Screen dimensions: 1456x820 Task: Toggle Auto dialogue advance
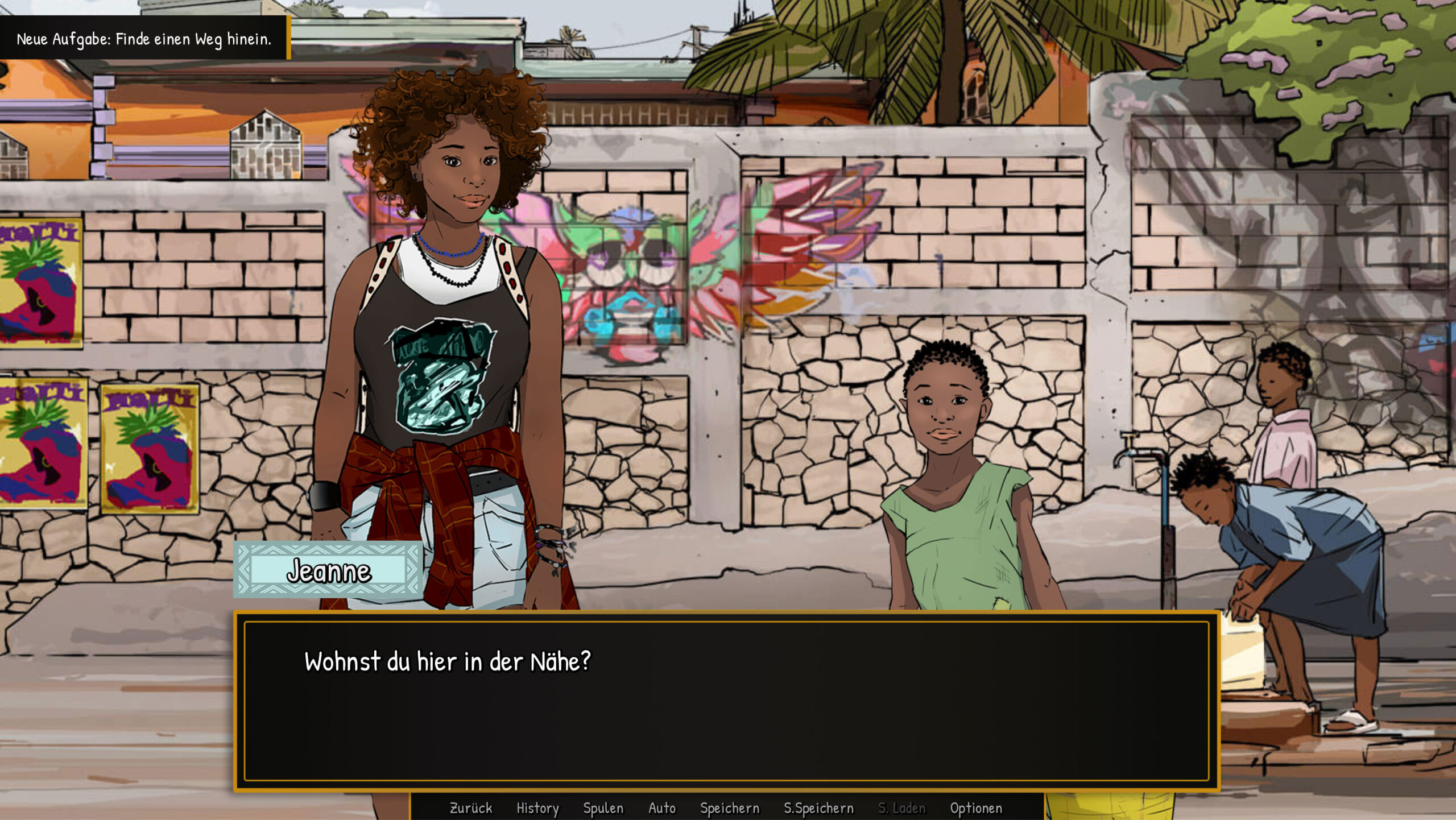[662, 808]
